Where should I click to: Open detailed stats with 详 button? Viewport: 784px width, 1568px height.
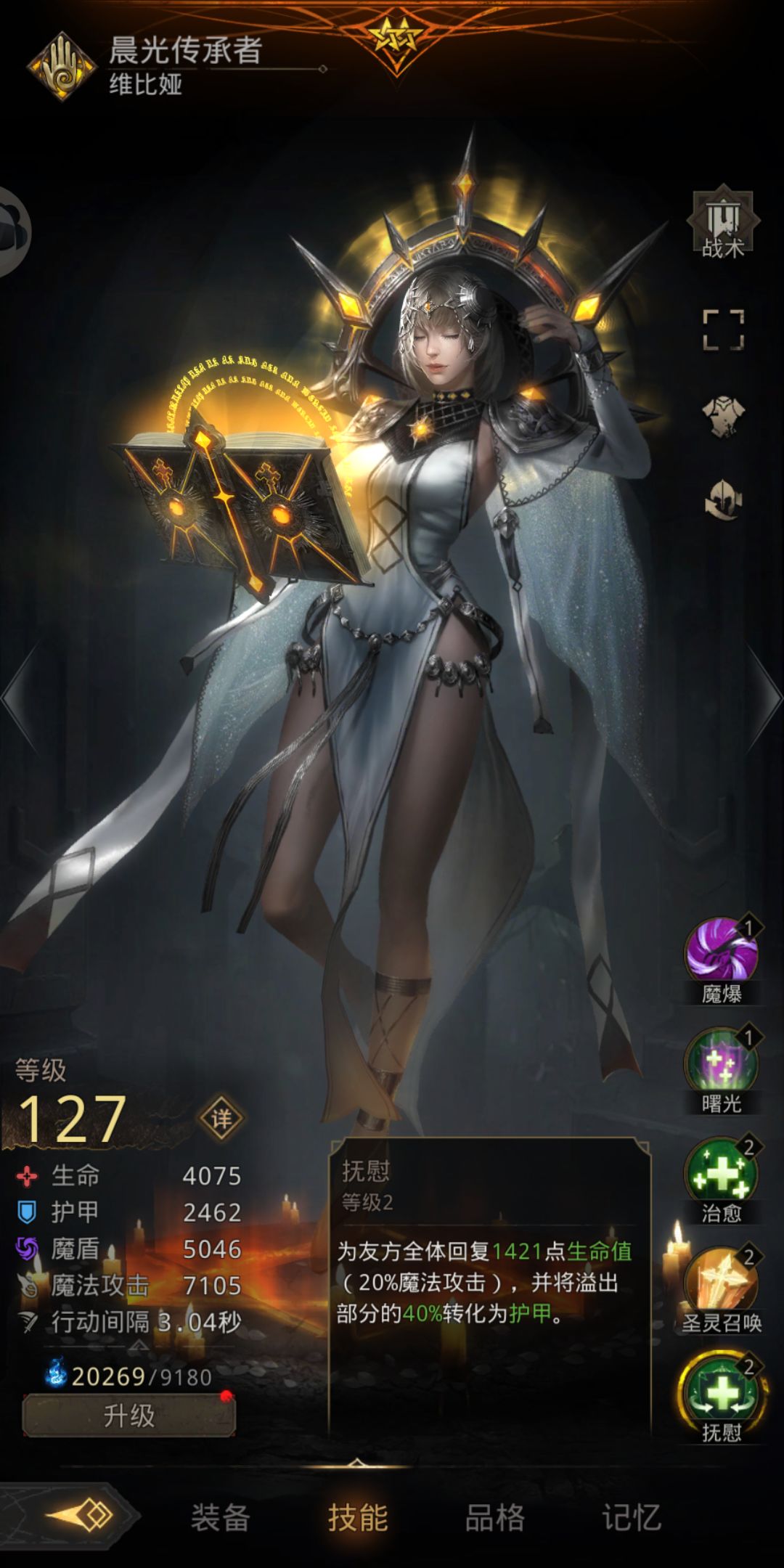(221, 1119)
